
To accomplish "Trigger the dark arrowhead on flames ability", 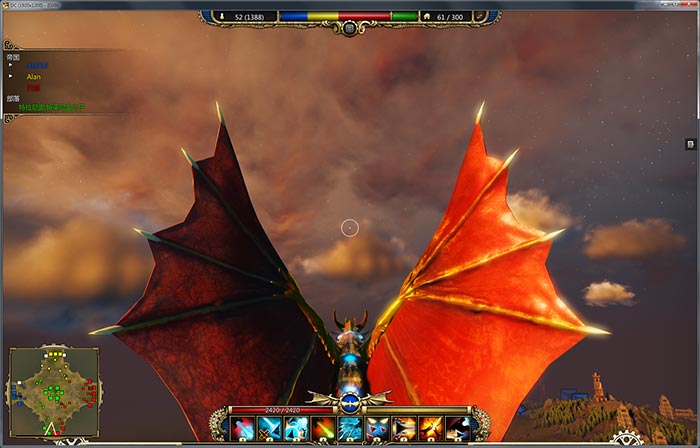I will [404, 428].
